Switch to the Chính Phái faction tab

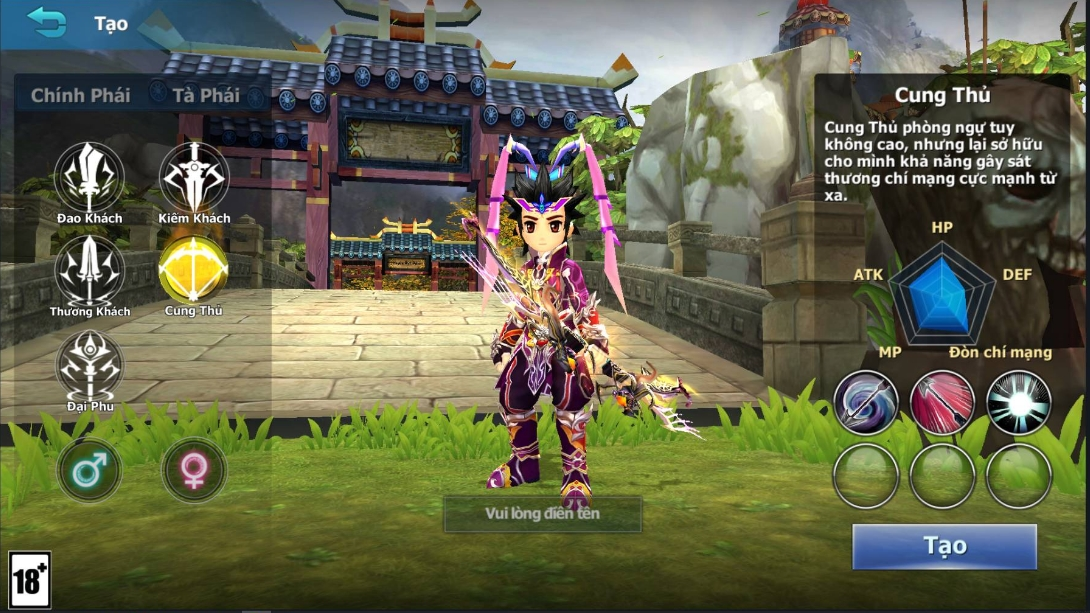click(x=80, y=96)
